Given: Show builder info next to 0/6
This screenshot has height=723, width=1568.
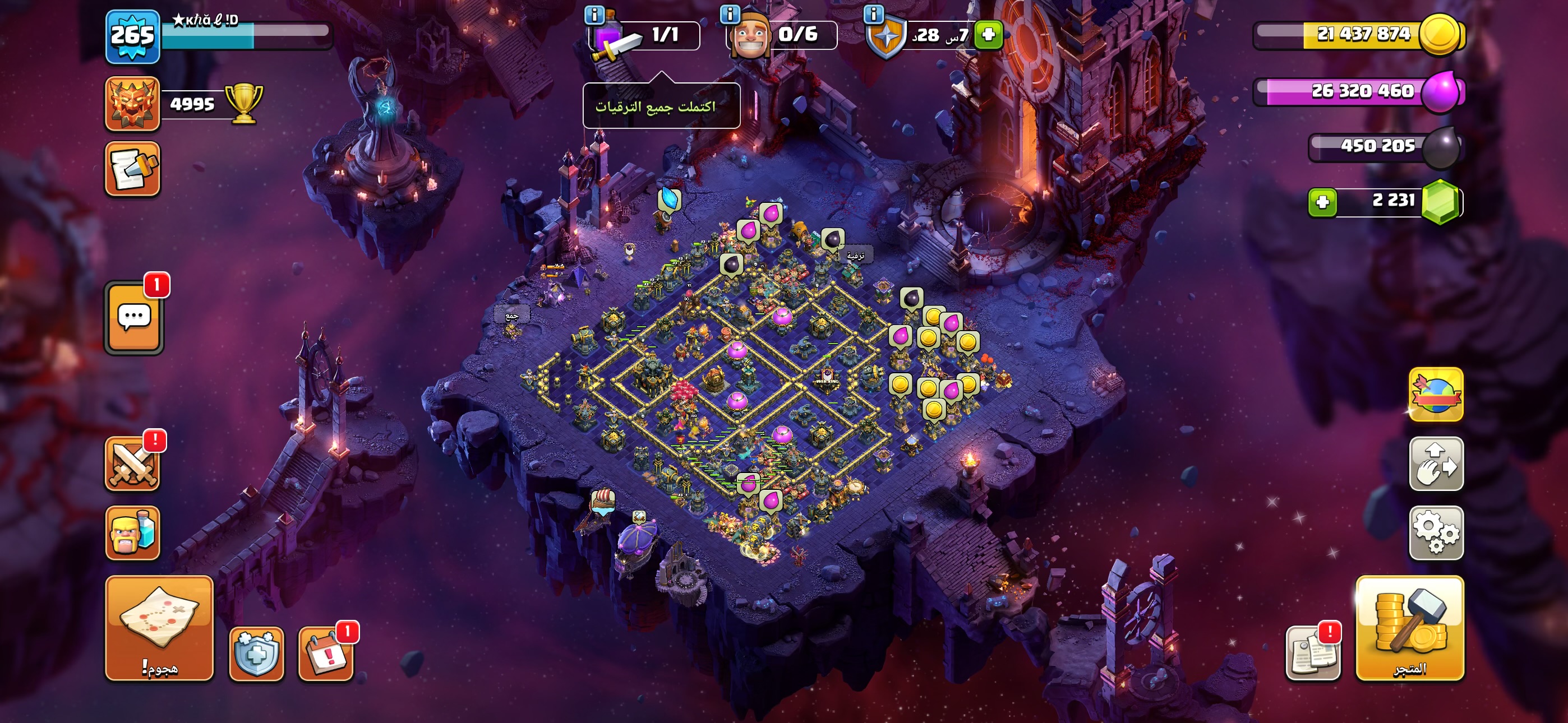Looking at the screenshot, I should click(729, 13).
